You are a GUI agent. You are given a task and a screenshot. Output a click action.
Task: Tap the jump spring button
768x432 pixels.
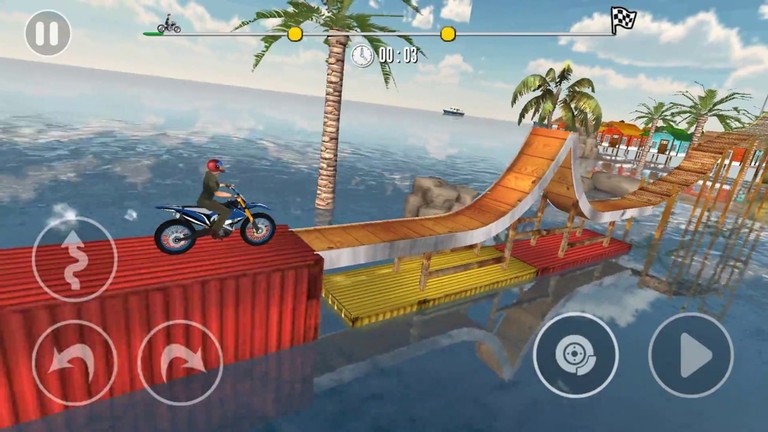click(74, 259)
